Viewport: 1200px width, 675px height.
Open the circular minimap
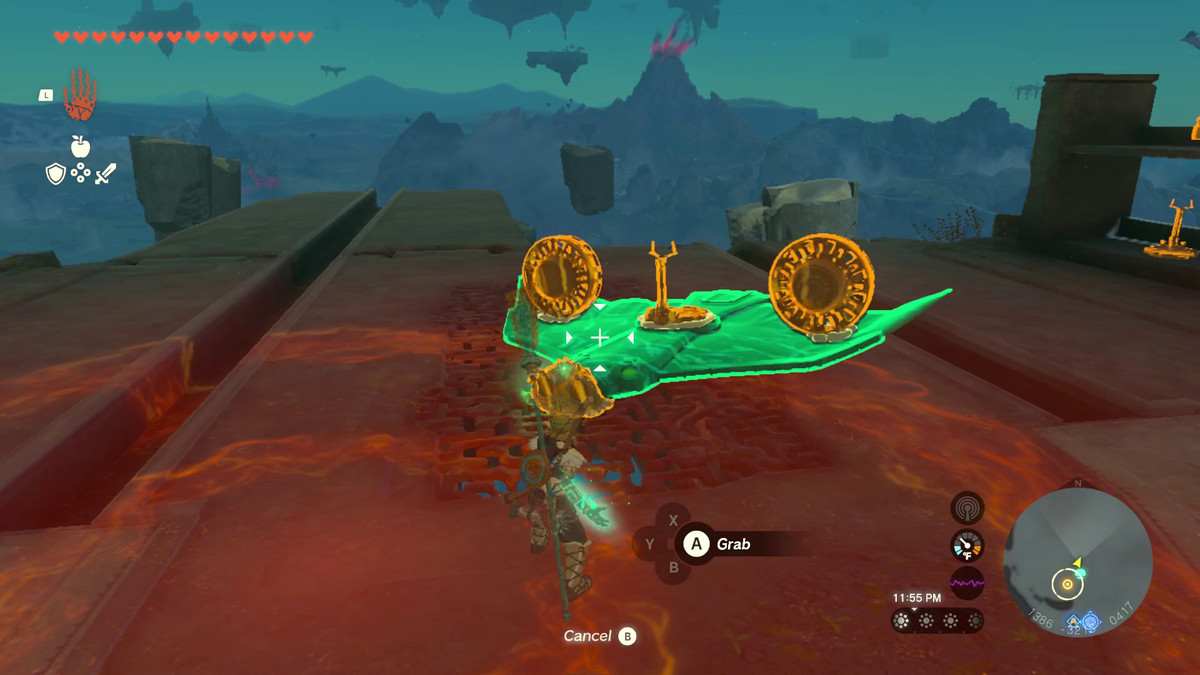1077,562
